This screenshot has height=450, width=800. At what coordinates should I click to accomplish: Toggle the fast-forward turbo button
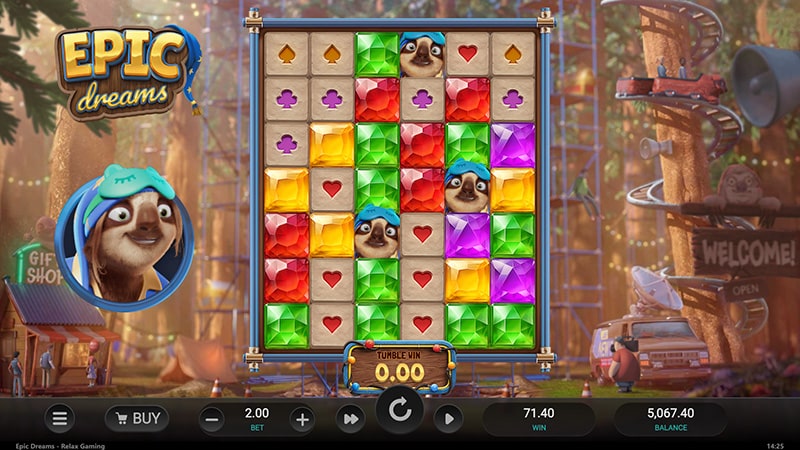[350, 419]
